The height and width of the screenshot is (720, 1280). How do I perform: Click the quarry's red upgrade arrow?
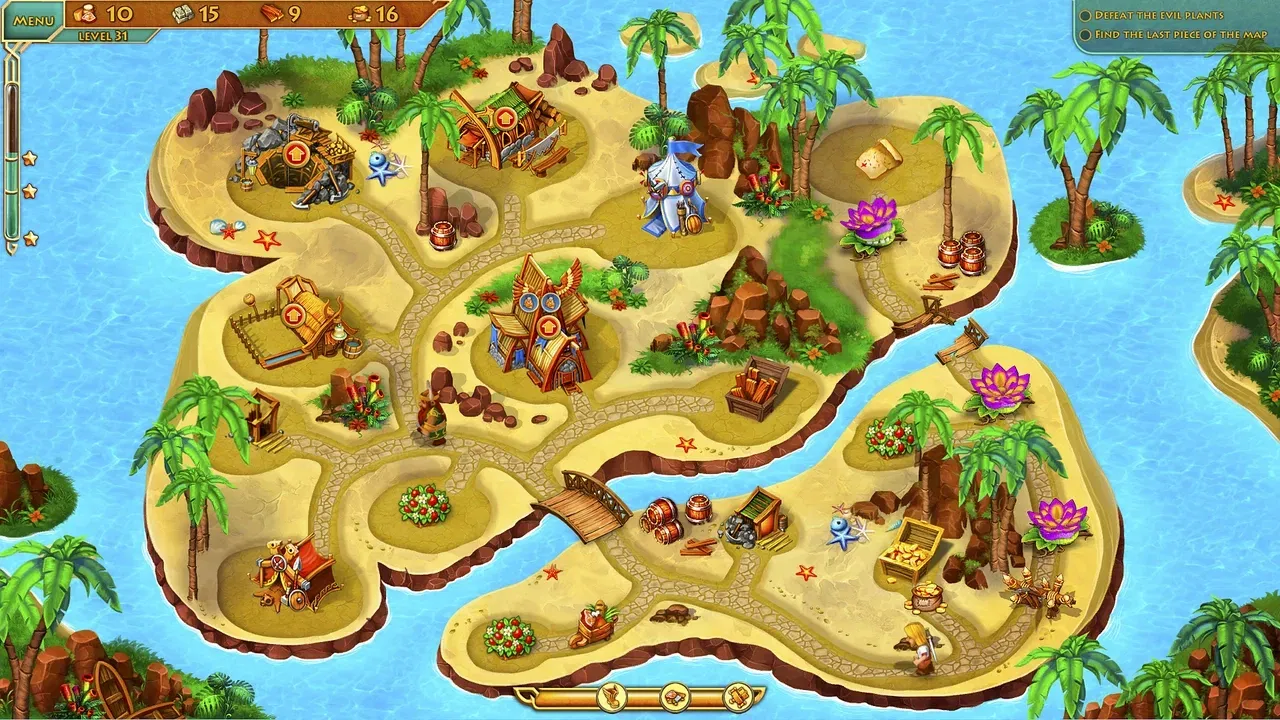click(x=294, y=154)
